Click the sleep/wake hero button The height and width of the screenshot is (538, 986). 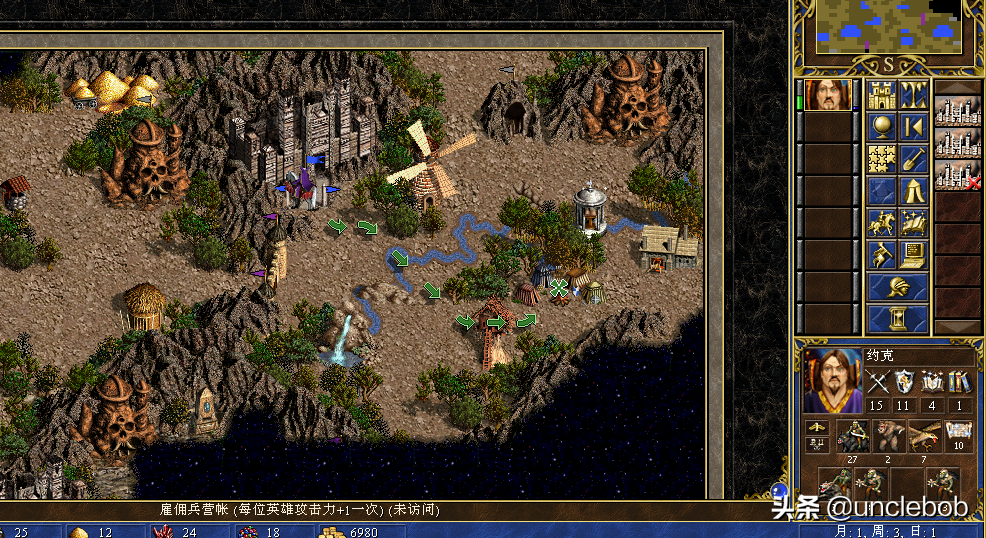point(913,127)
